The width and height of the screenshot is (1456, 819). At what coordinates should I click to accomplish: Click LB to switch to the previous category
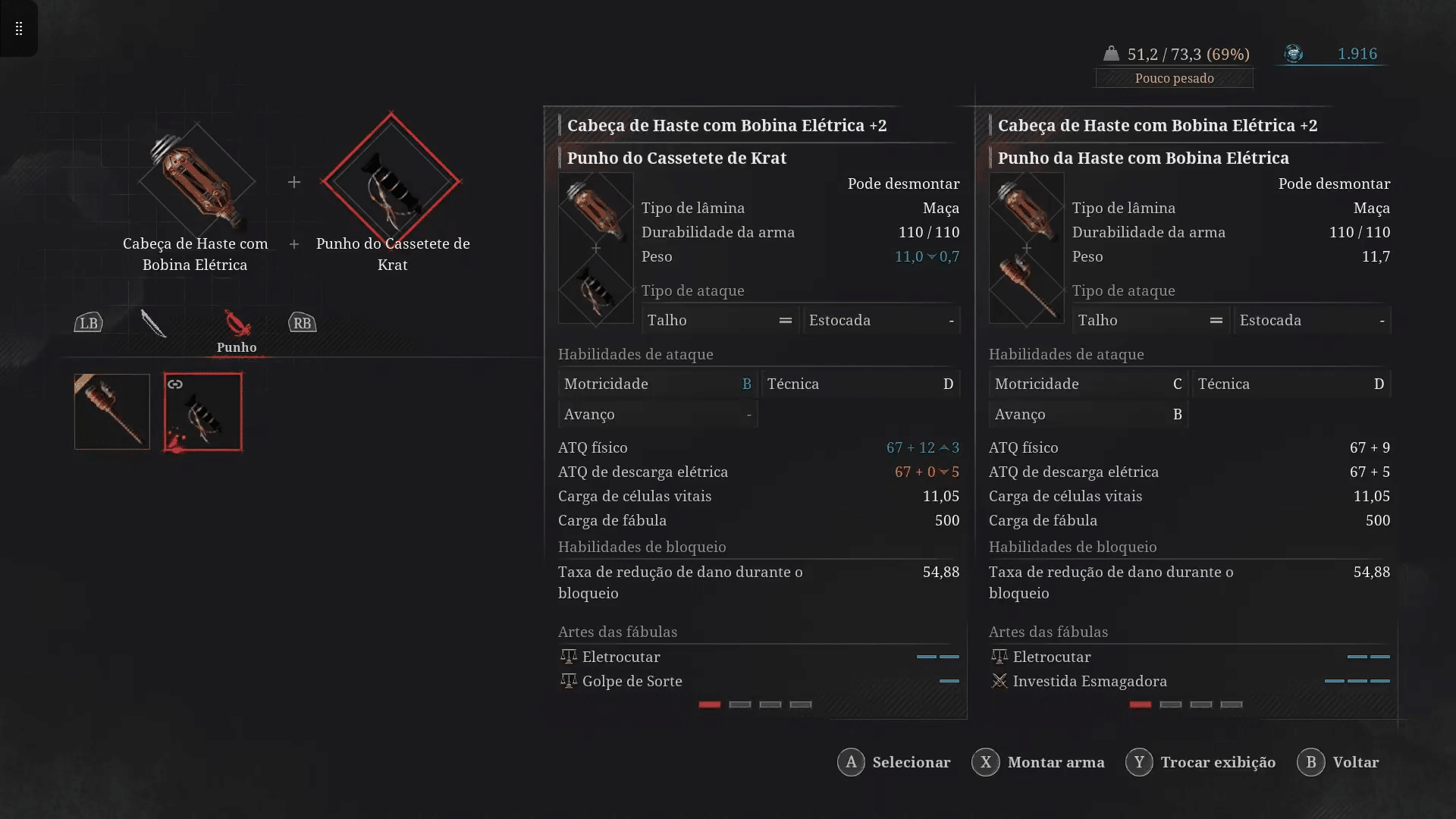pos(89,322)
